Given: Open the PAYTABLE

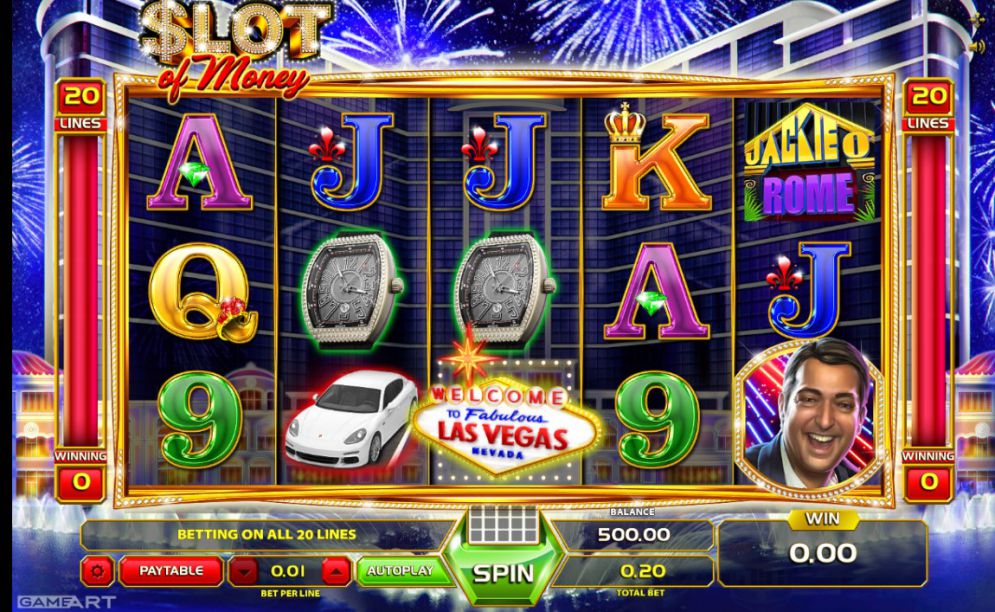Looking at the screenshot, I should click(171, 571).
